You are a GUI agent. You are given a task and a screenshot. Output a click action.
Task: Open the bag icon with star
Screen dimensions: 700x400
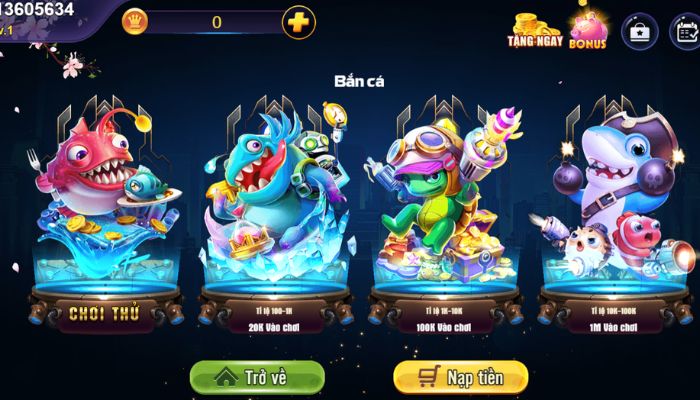tap(639, 32)
